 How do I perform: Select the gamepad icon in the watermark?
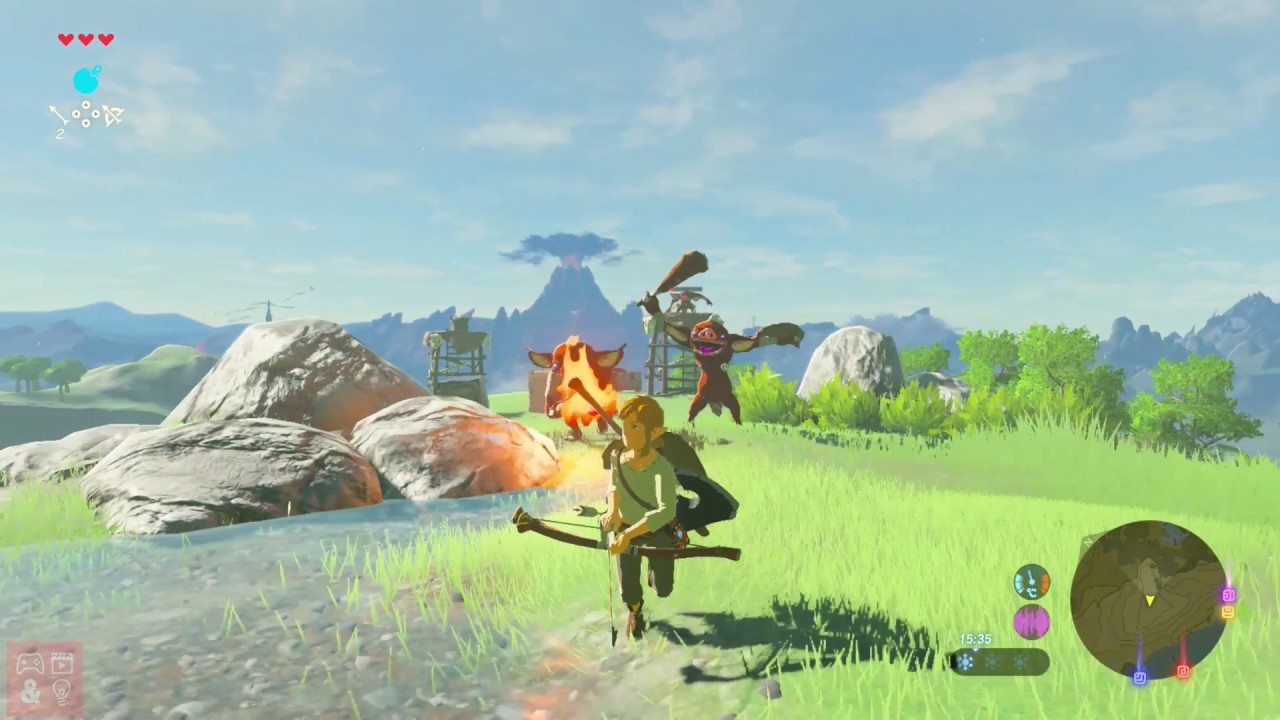(x=30, y=662)
